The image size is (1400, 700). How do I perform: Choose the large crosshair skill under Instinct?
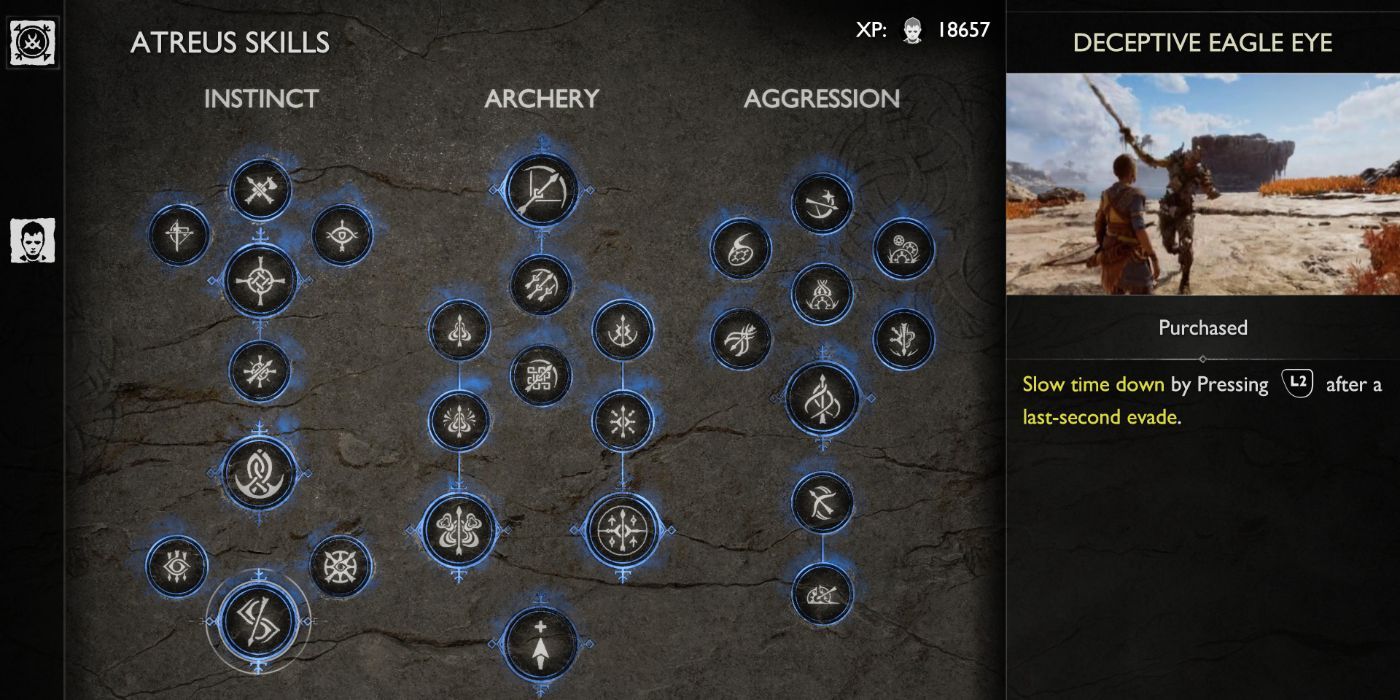coord(260,280)
